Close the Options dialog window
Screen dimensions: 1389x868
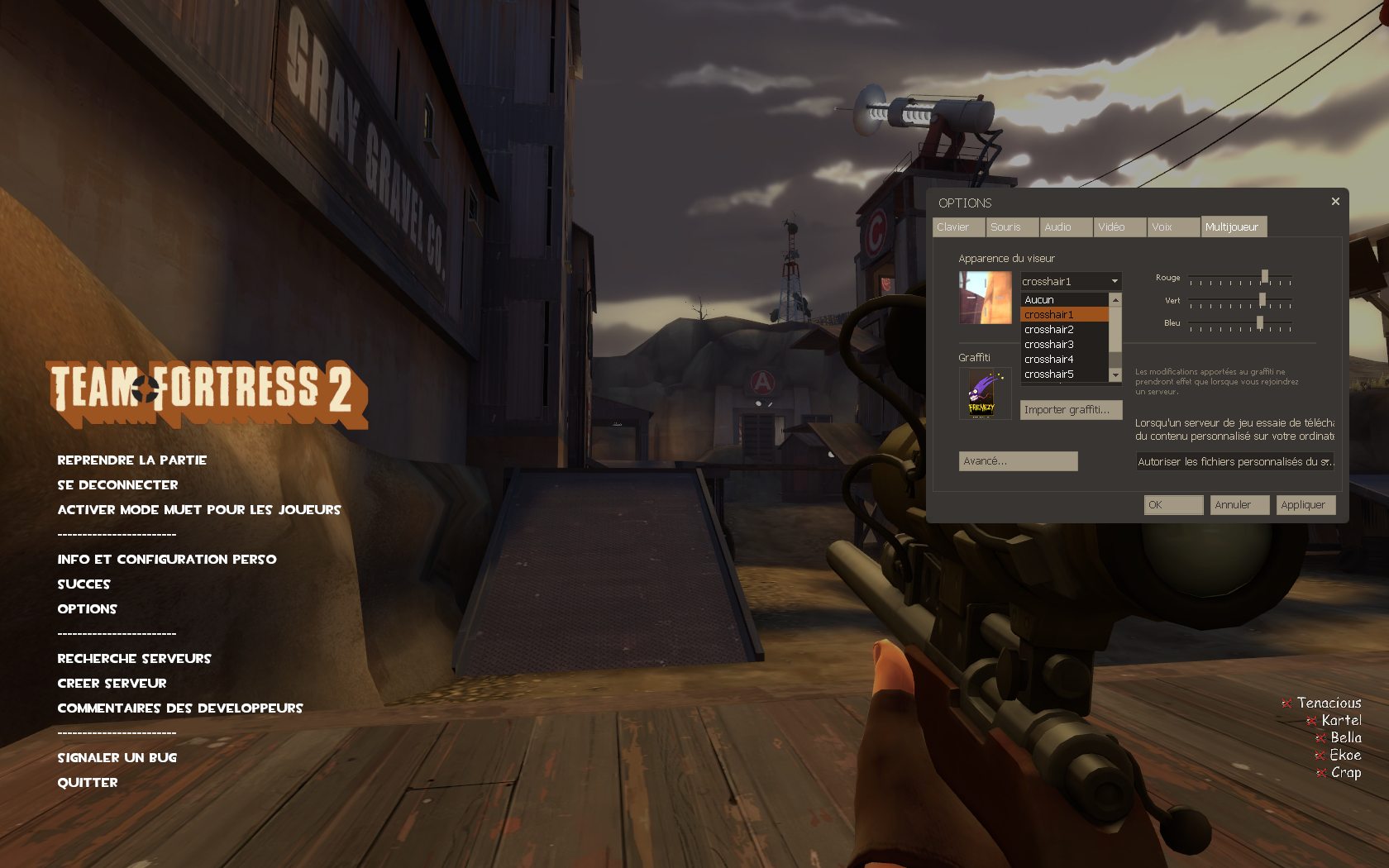(x=1335, y=202)
